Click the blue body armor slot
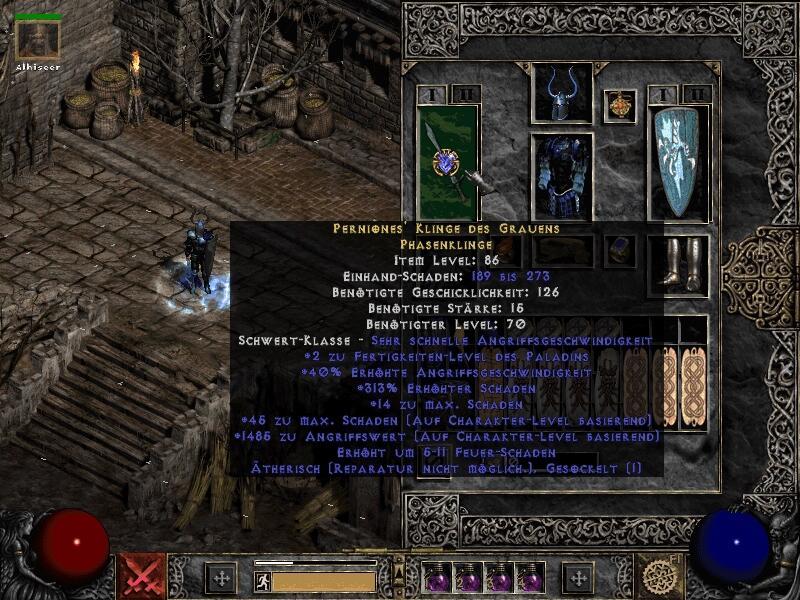This screenshot has height=600, width=800. coord(561,177)
